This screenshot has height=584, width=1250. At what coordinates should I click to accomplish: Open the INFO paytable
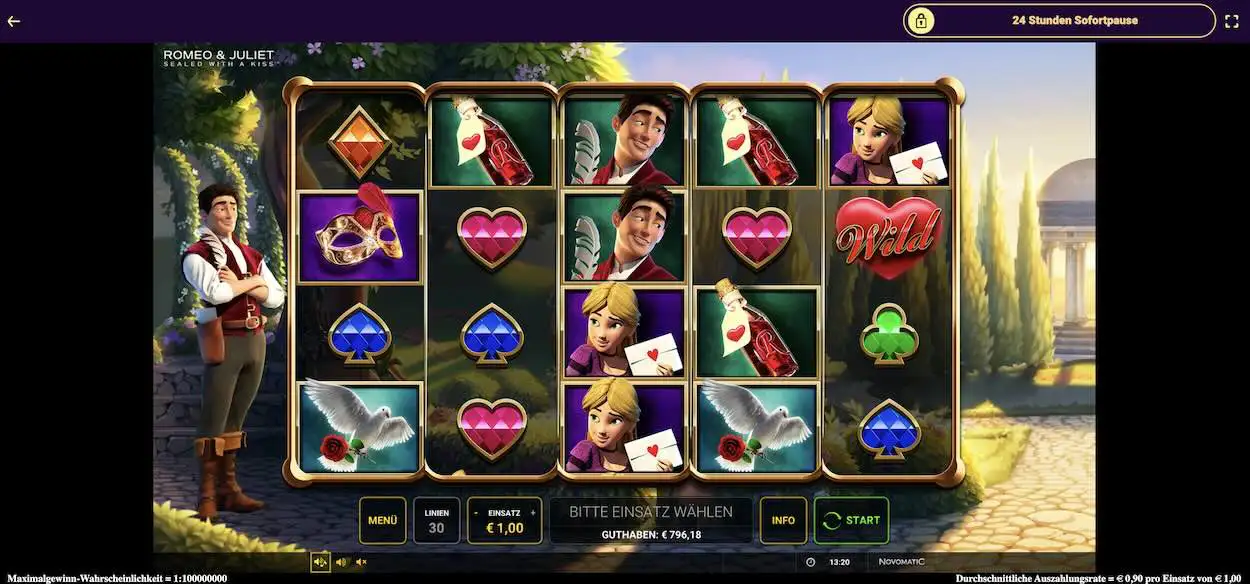pyautogui.click(x=783, y=520)
